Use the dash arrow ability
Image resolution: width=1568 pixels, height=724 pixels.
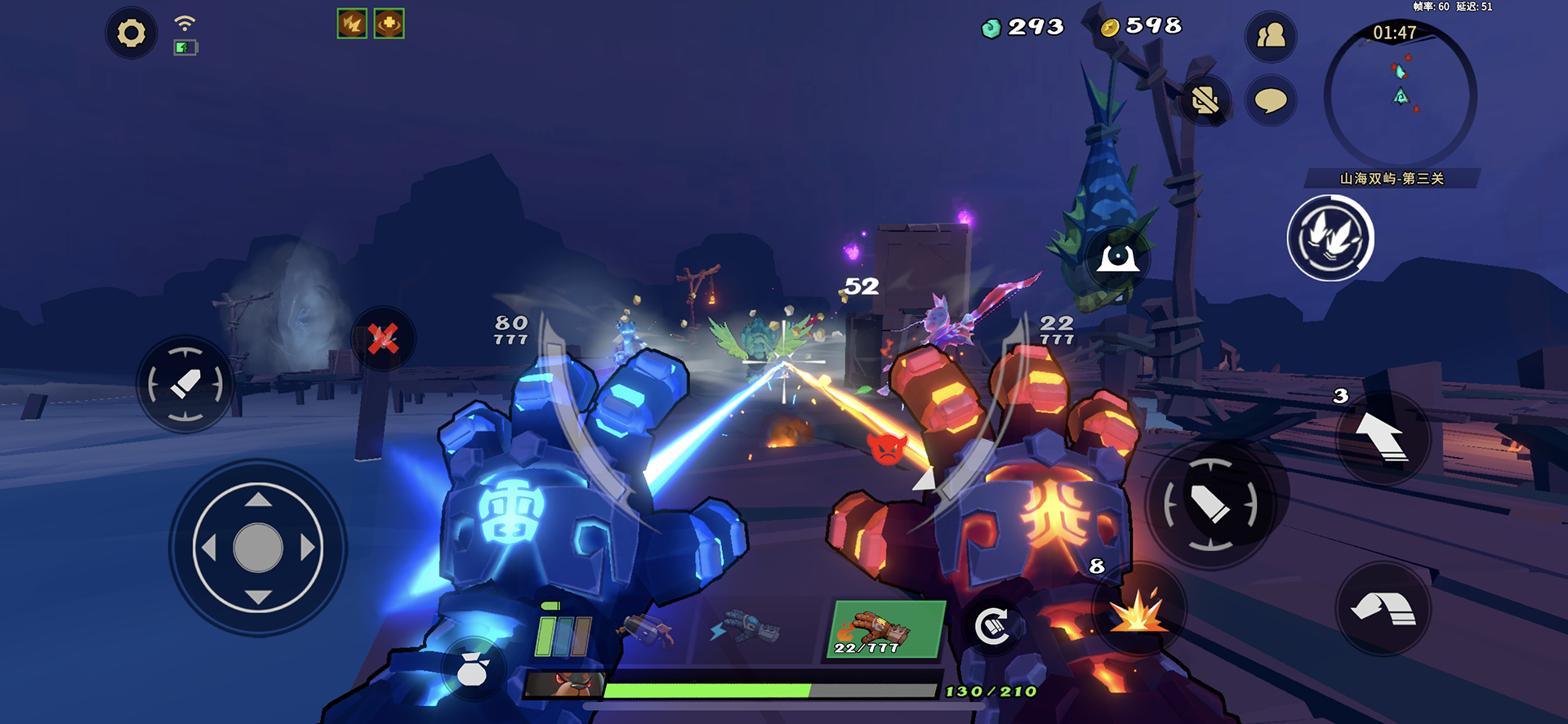(x=1382, y=438)
